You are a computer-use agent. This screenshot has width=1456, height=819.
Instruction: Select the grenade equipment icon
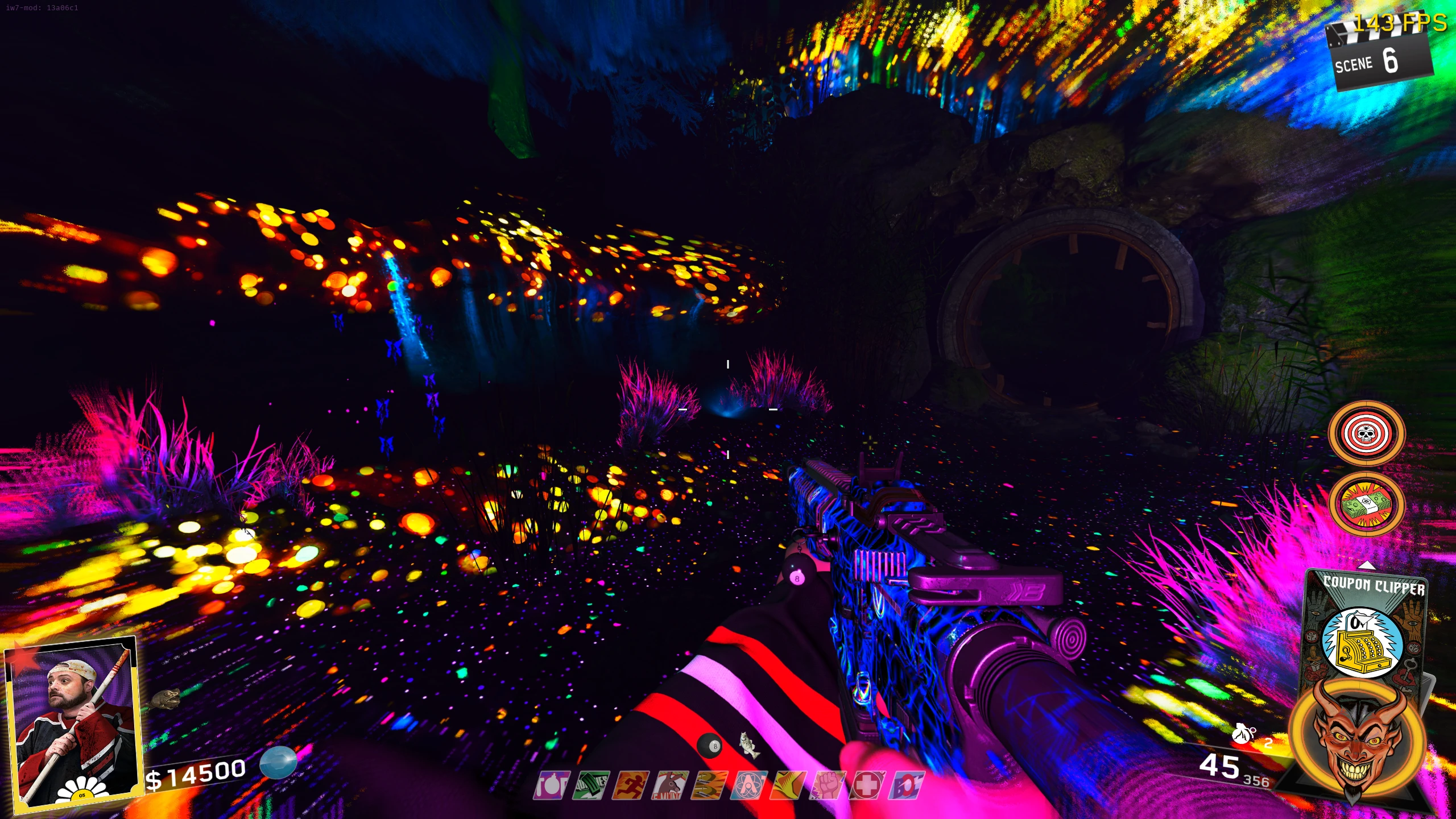point(1243,734)
